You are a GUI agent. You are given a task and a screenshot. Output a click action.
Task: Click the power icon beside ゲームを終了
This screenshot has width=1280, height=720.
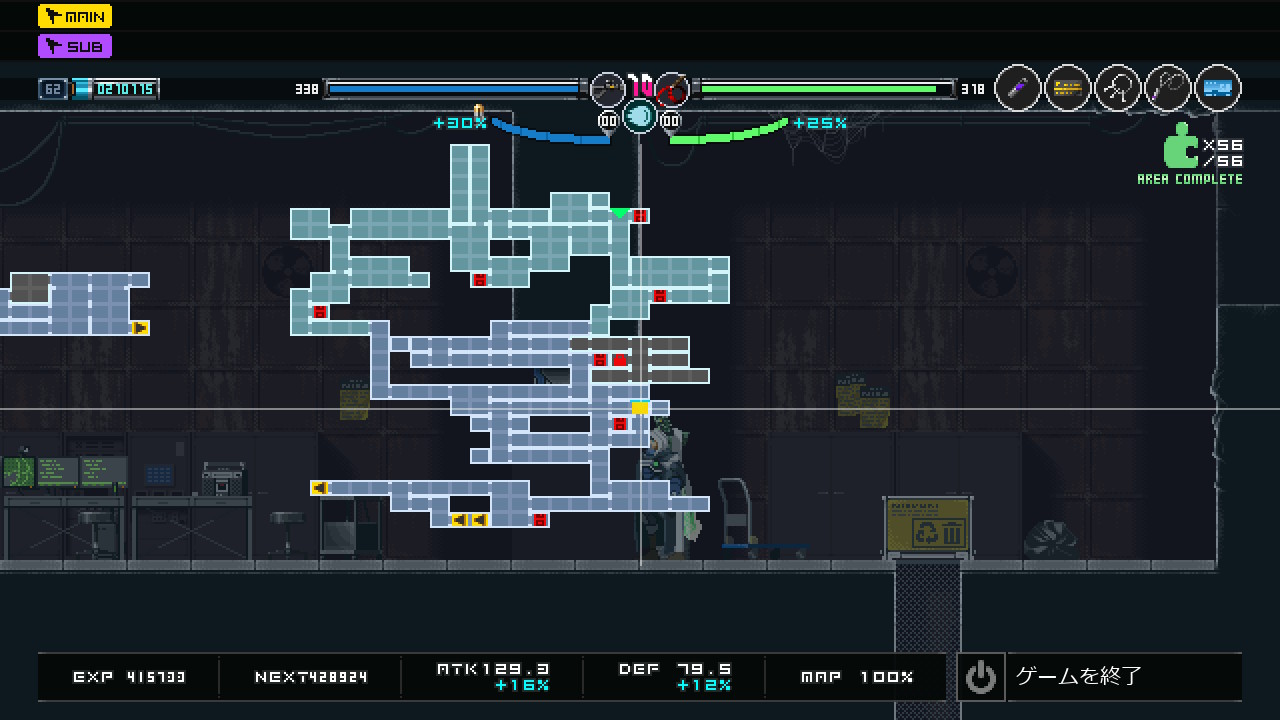pyautogui.click(x=980, y=677)
